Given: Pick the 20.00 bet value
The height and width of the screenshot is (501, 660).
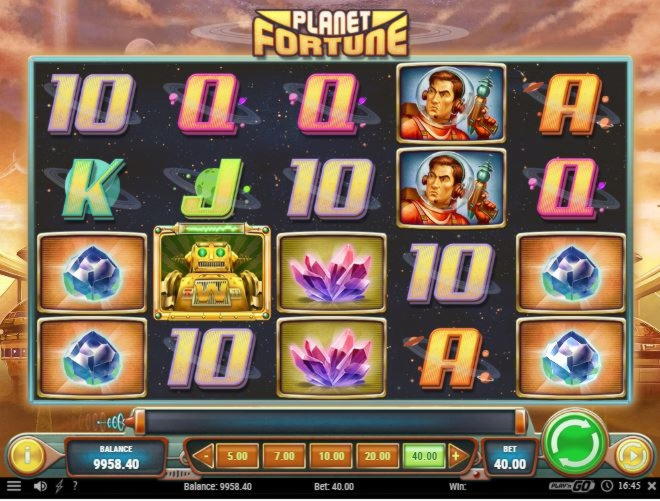Looking at the screenshot, I should 376,456.
